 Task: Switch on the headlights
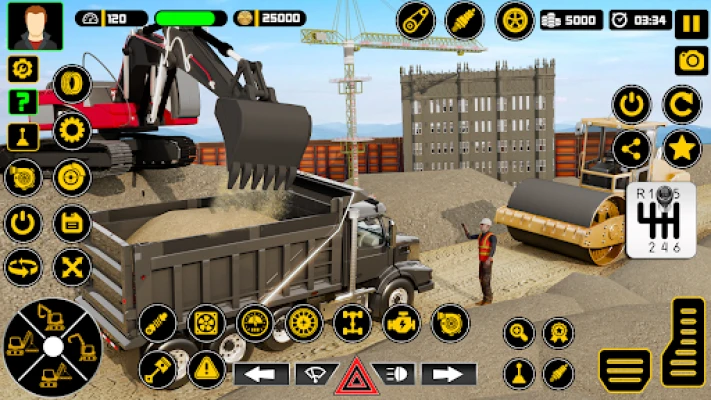coord(398,375)
